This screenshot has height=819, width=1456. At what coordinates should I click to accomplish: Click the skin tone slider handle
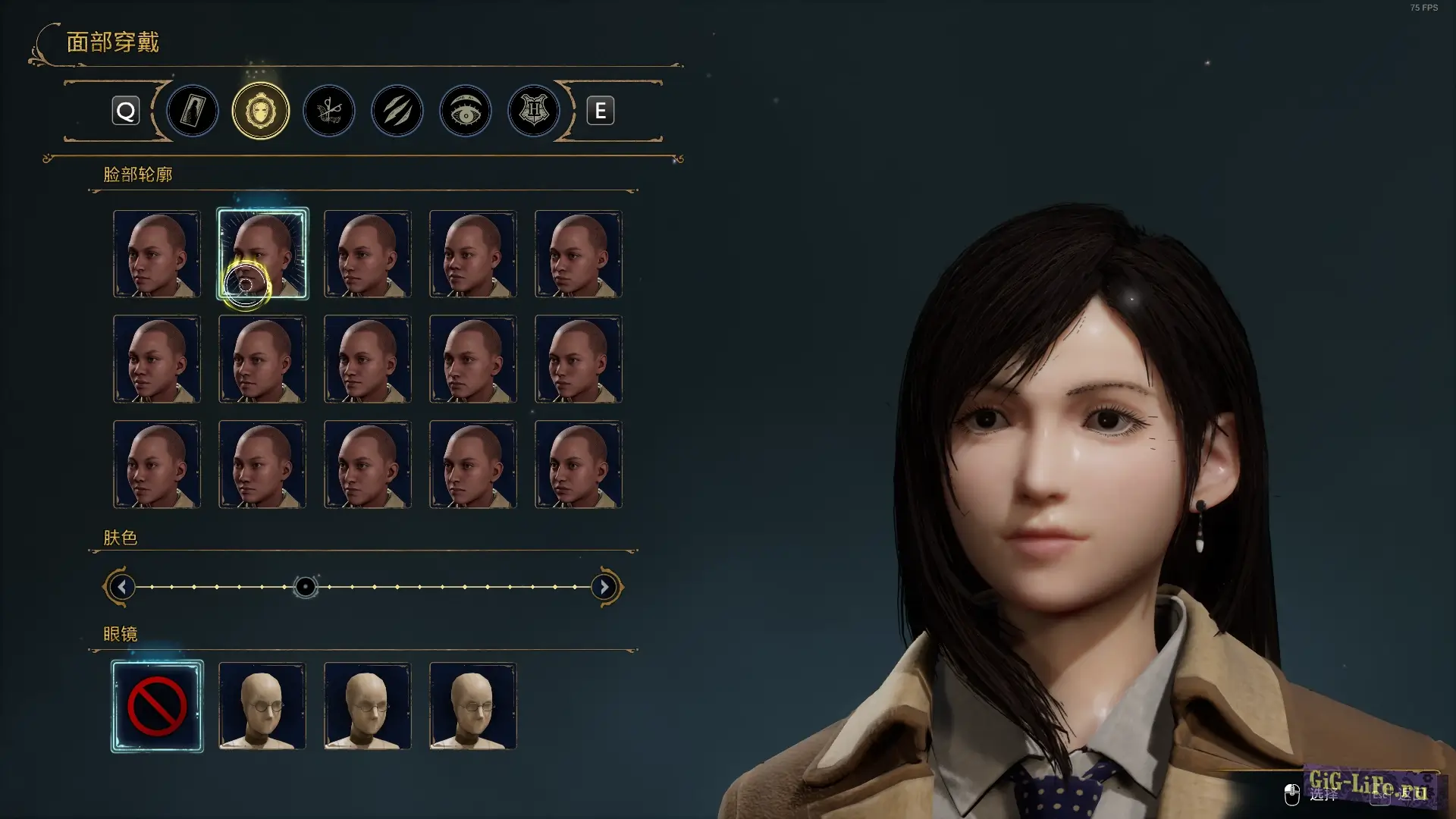(305, 587)
